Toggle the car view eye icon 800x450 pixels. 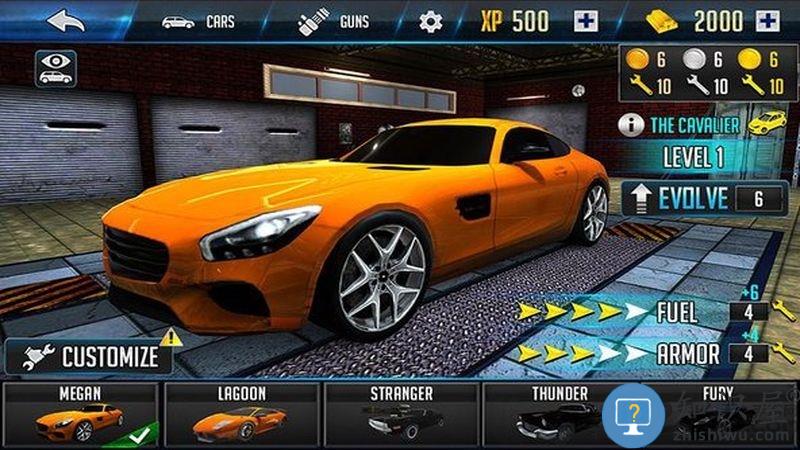[56, 67]
